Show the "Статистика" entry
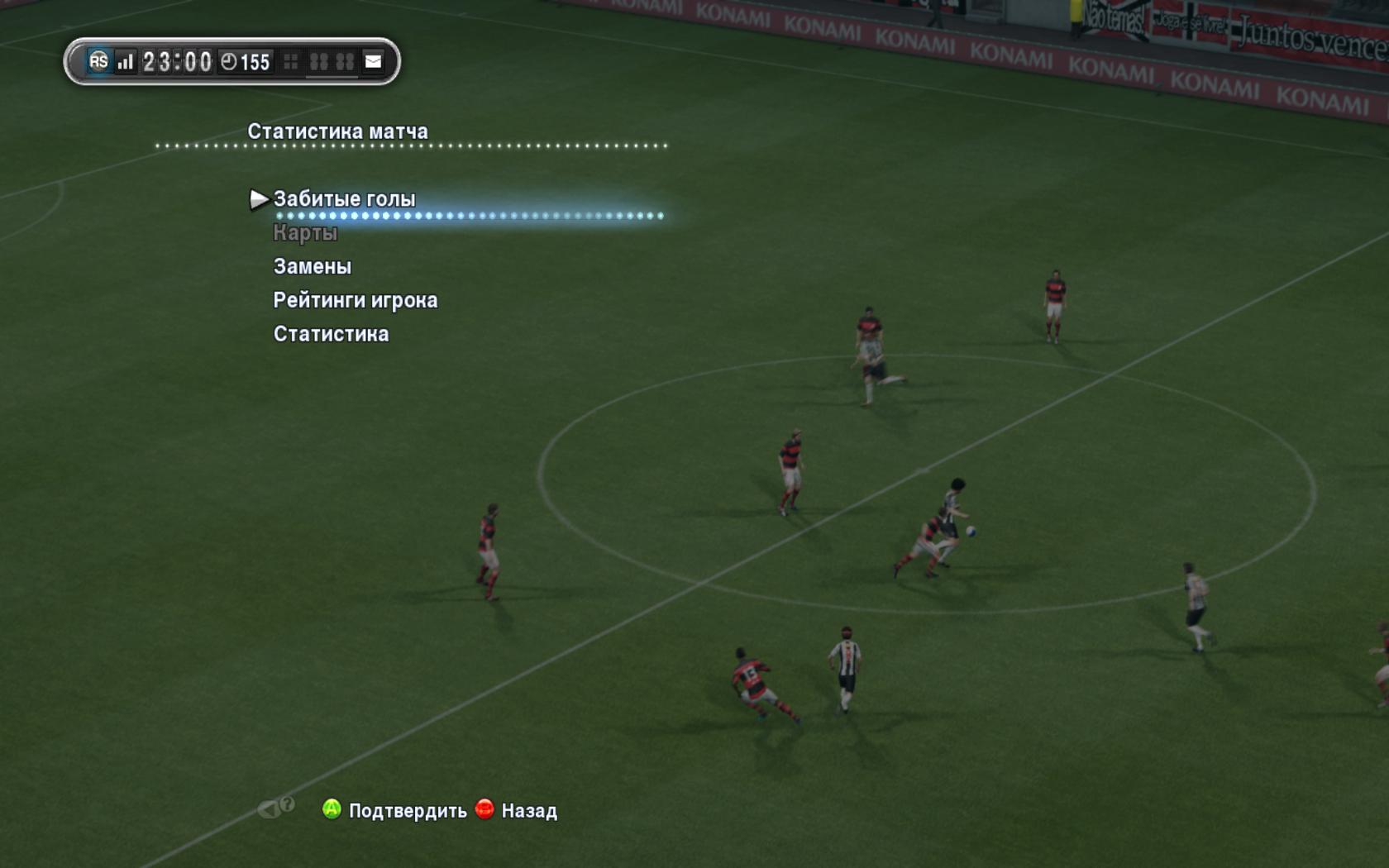The height and width of the screenshot is (868, 1389). tap(331, 334)
